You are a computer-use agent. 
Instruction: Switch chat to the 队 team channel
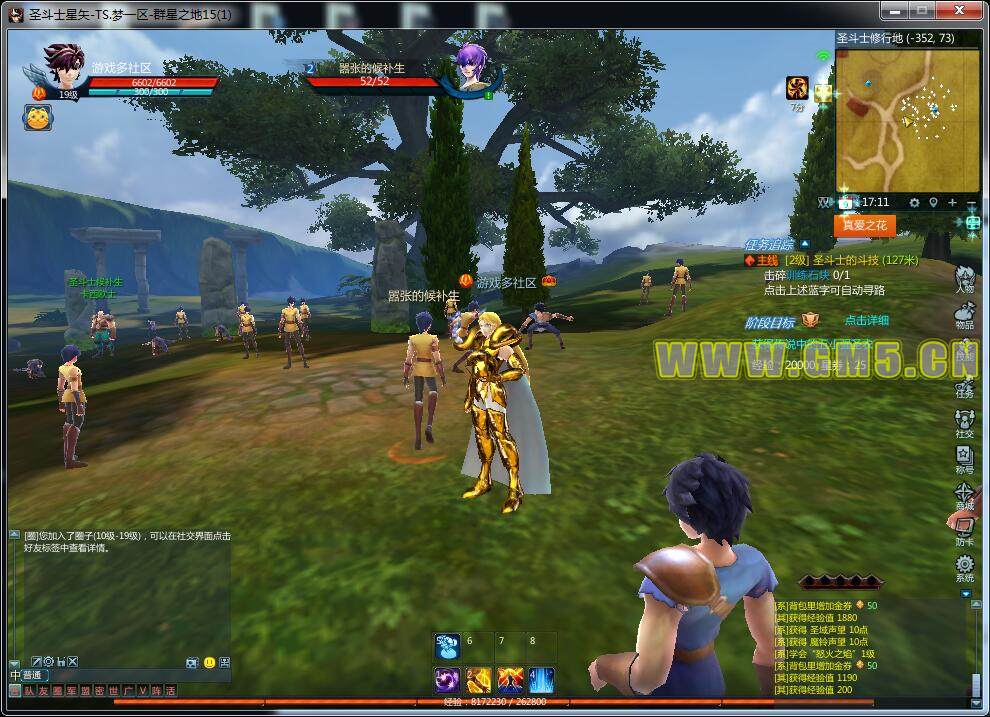(30, 691)
